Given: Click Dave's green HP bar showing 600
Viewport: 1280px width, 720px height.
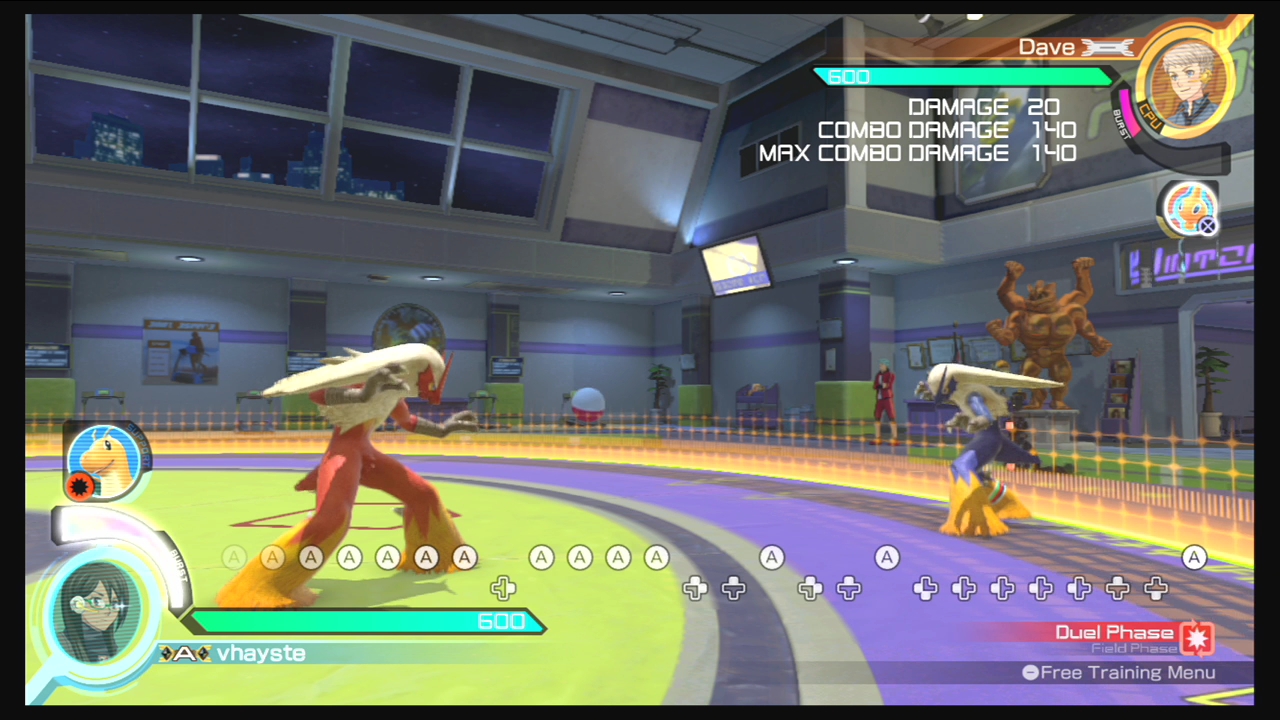Looking at the screenshot, I should tap(963, 77).
